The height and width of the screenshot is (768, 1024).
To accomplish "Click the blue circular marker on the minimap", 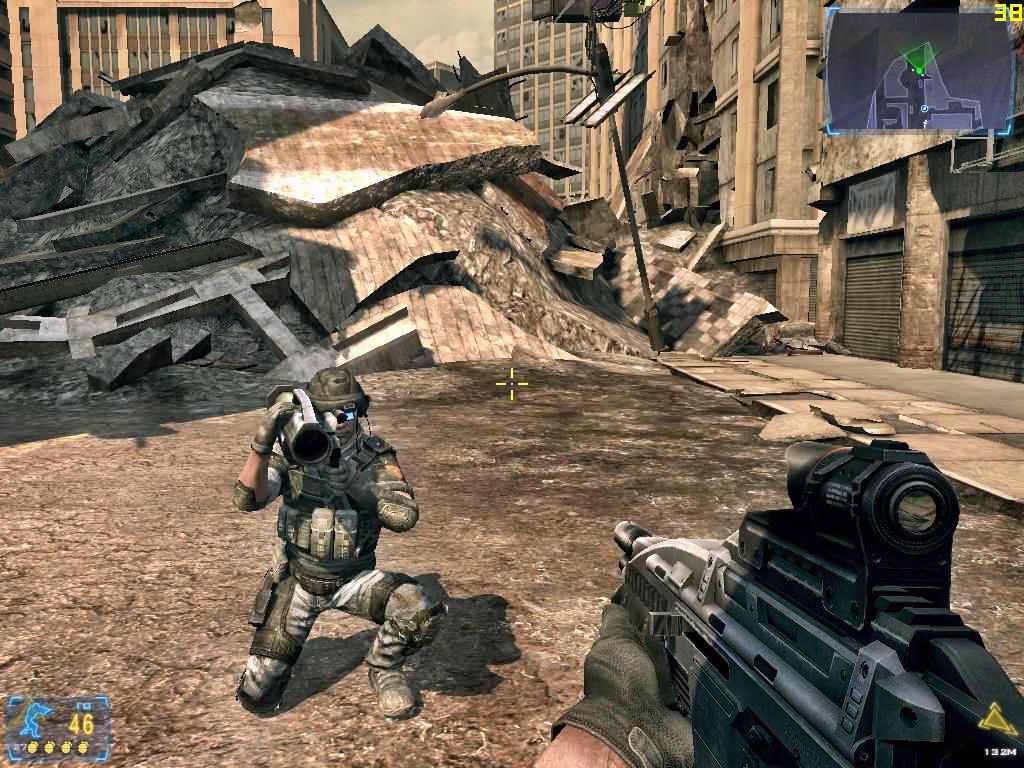I will tap(925, 108).
